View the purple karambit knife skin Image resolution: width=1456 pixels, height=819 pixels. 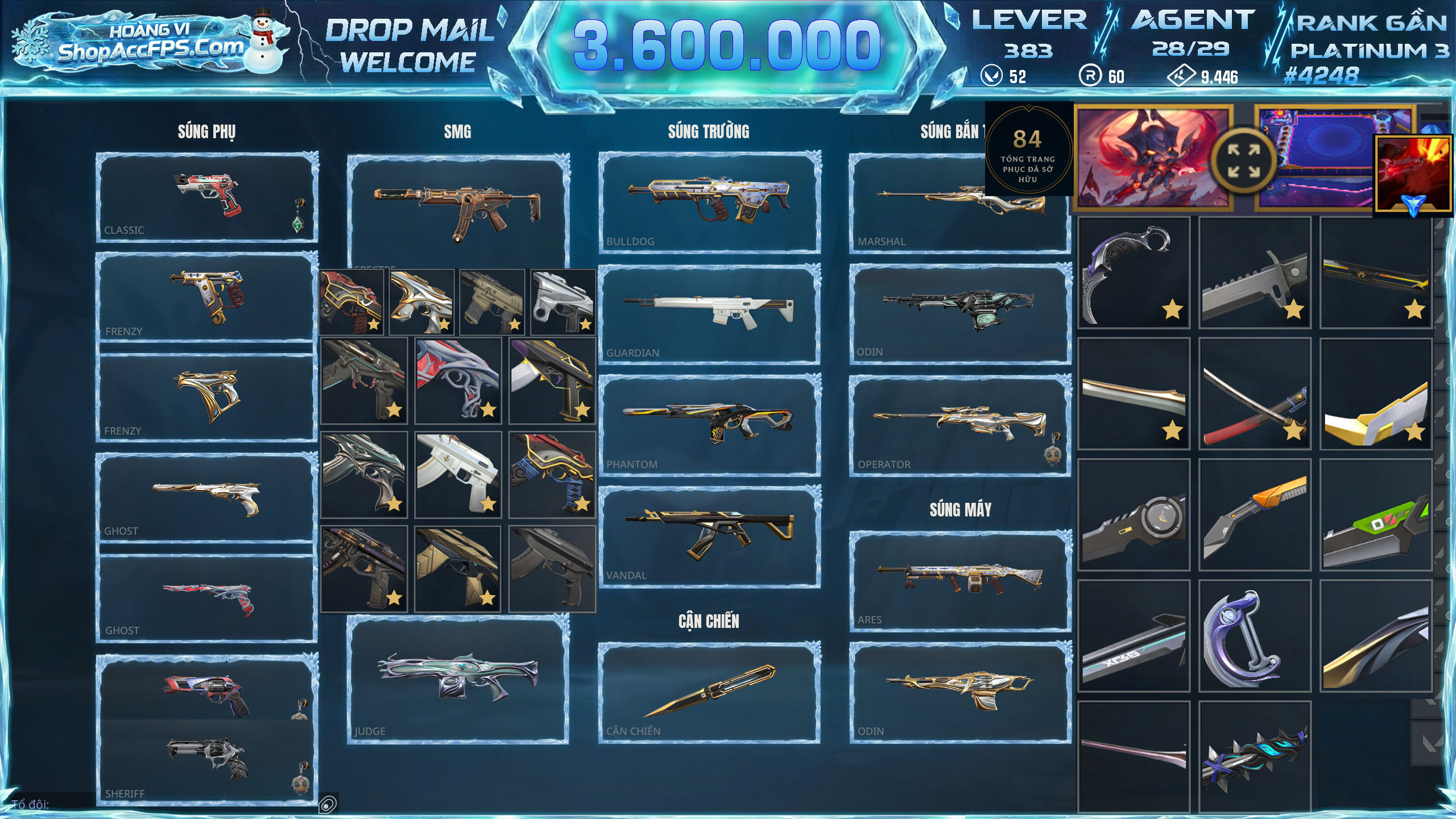pos(1134,273)
